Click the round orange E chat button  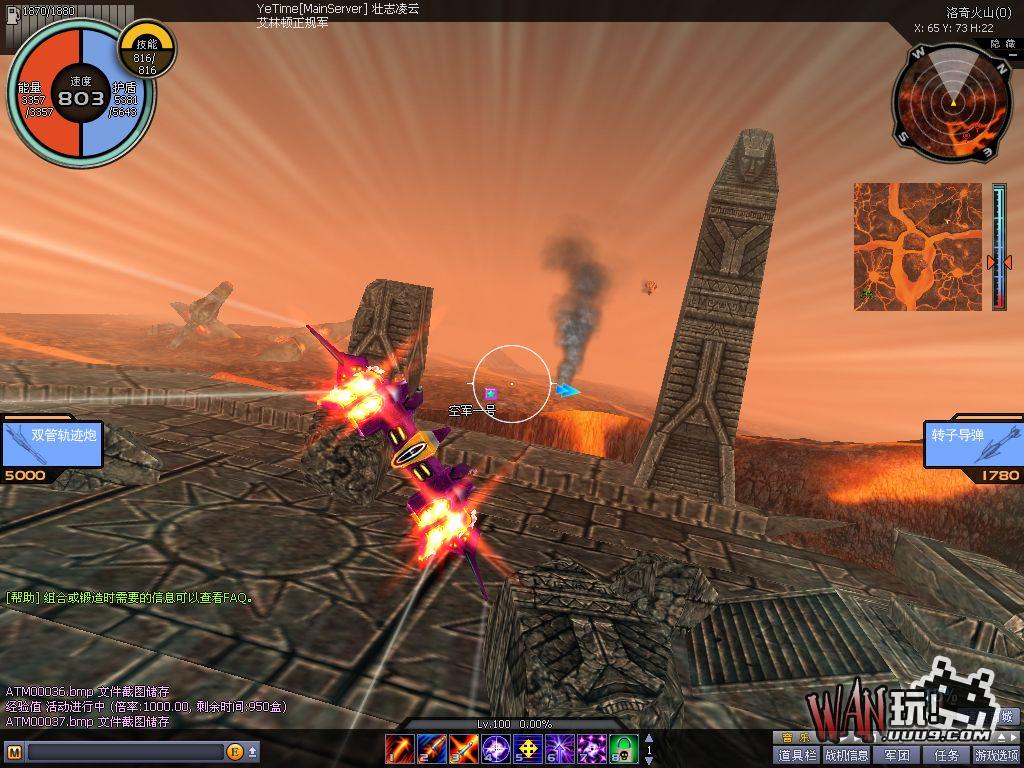[x=235, y=752]
